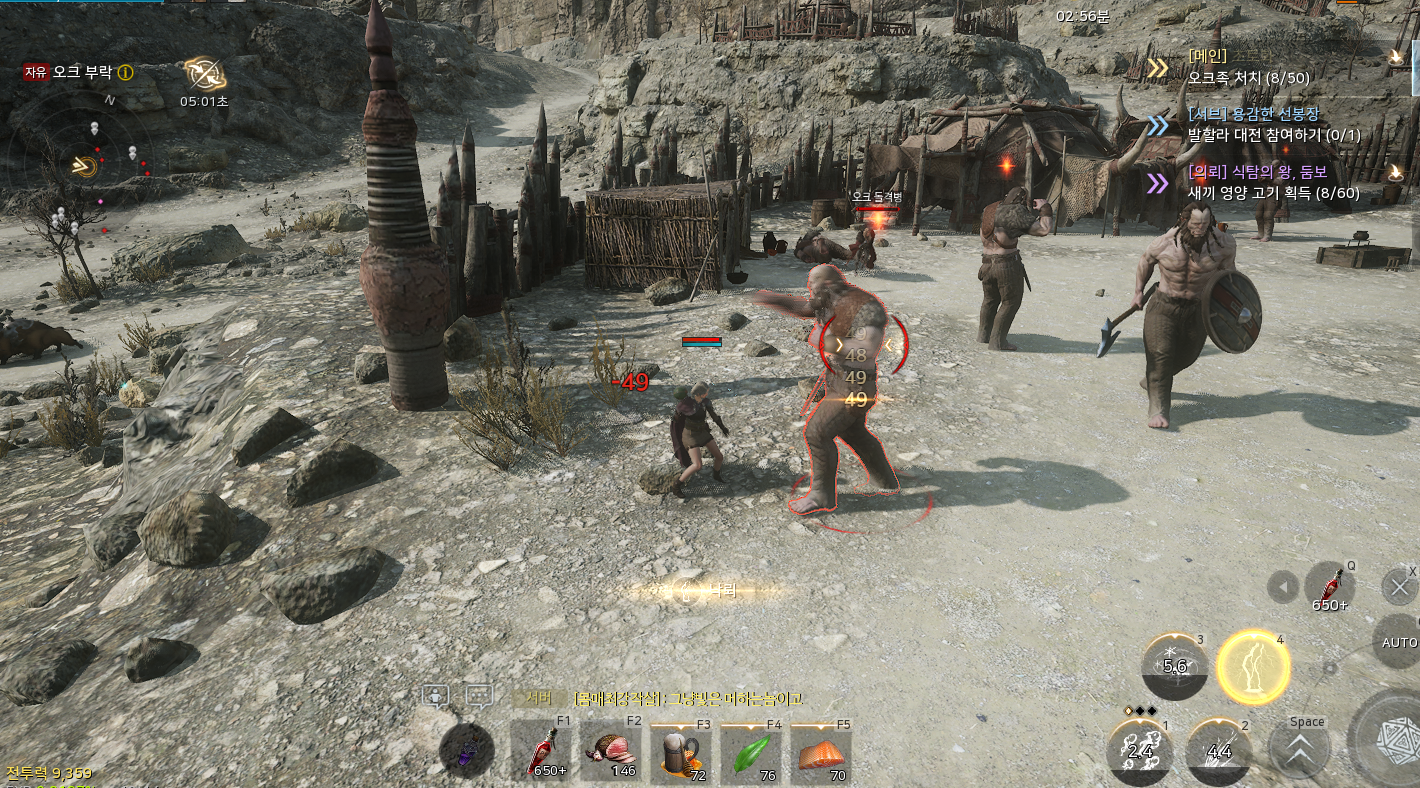The image size is (1420, 788).
Task: Select the purple potion round slot
Action: [x=466, y=750]
